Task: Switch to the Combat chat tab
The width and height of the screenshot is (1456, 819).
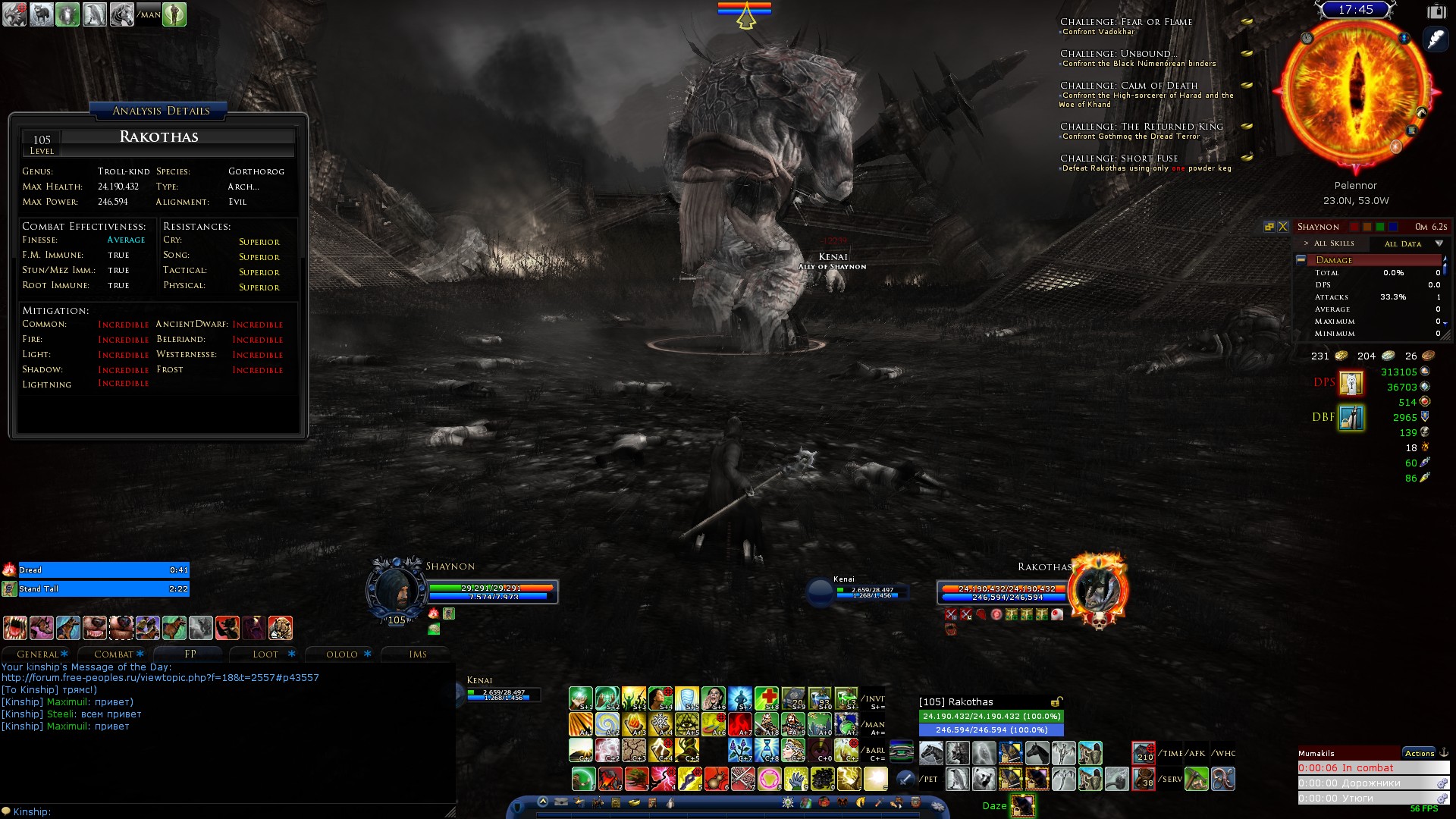Action: point(114,654)
